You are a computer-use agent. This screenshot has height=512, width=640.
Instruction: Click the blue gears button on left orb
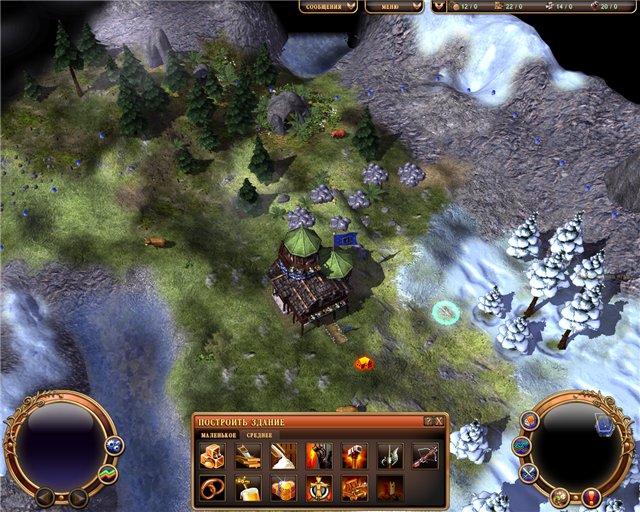coord(114,445)
